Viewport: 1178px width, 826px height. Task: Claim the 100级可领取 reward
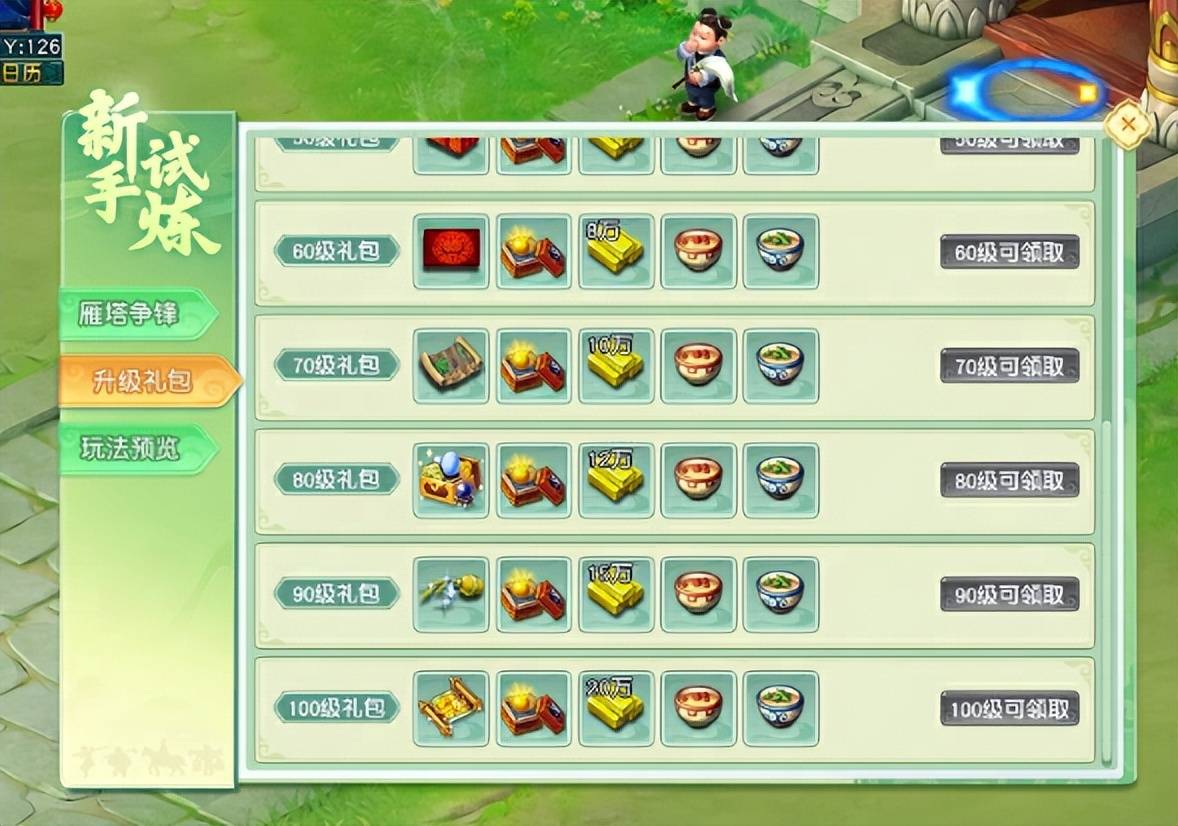[1009, 708]
